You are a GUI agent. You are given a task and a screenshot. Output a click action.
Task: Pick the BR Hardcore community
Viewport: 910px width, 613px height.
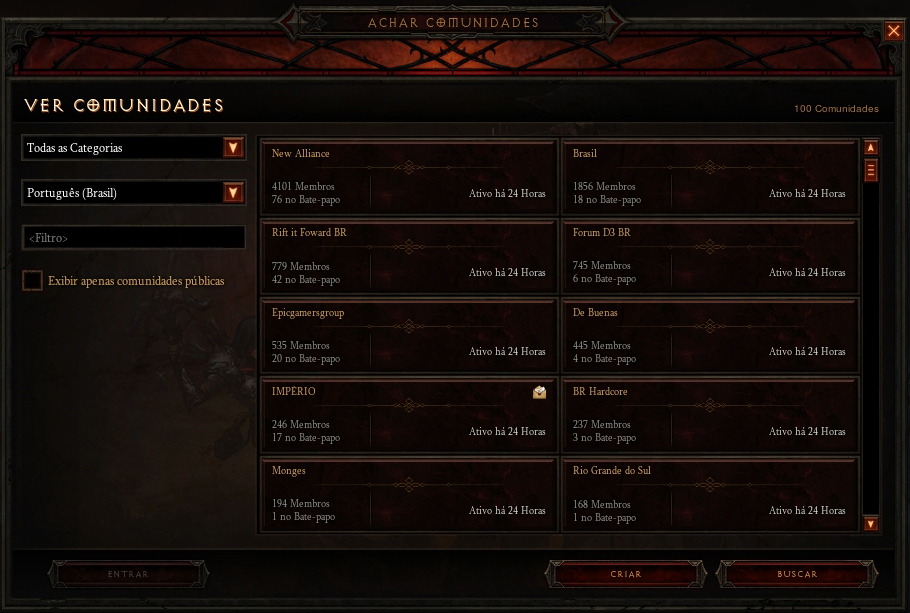tap(709, 415)
